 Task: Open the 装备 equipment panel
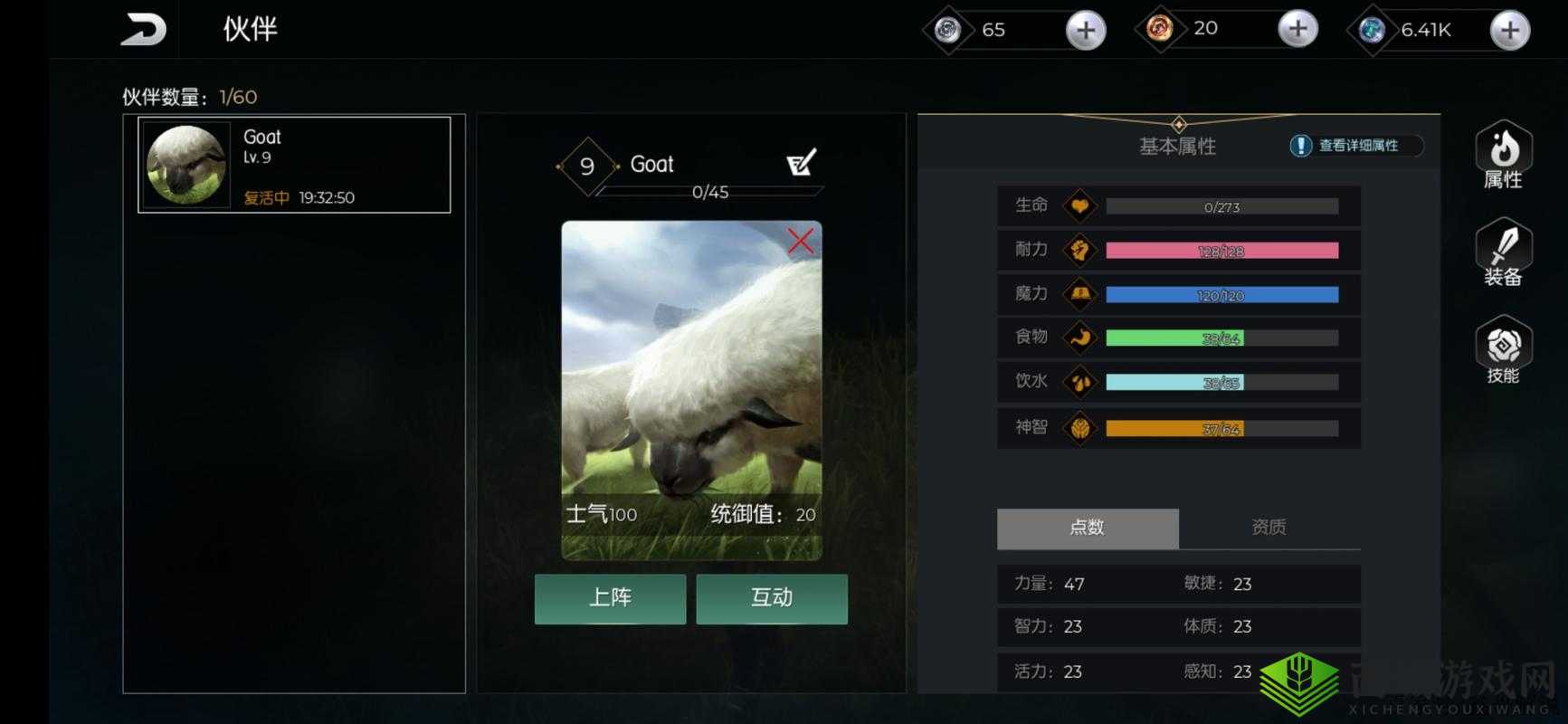pos(1503,253)
